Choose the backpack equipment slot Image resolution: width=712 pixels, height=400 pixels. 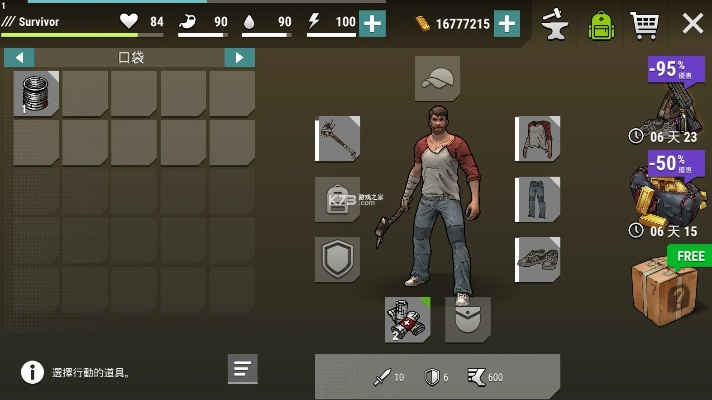coord(338,200)
